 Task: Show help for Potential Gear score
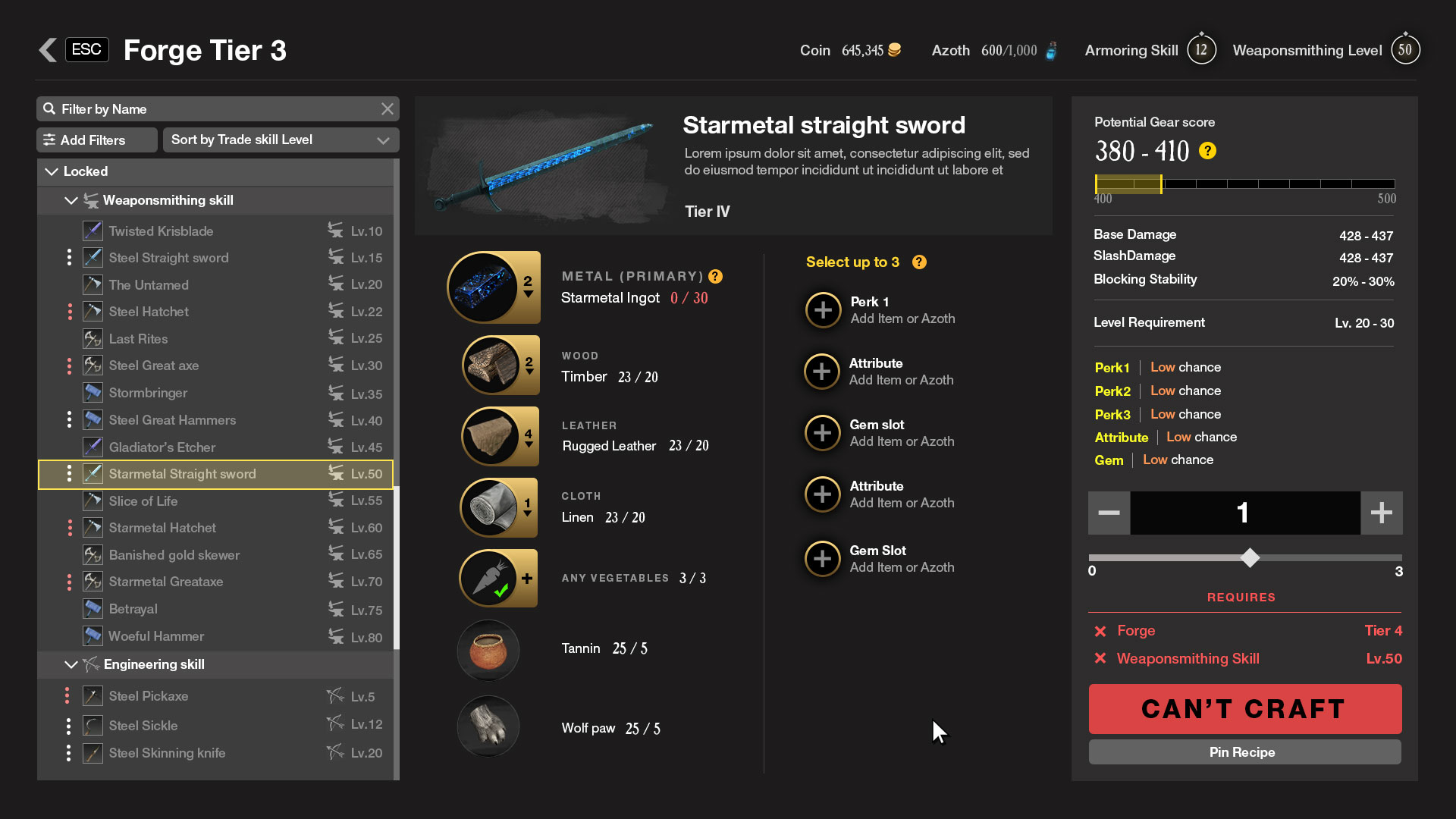(1207, 151)
